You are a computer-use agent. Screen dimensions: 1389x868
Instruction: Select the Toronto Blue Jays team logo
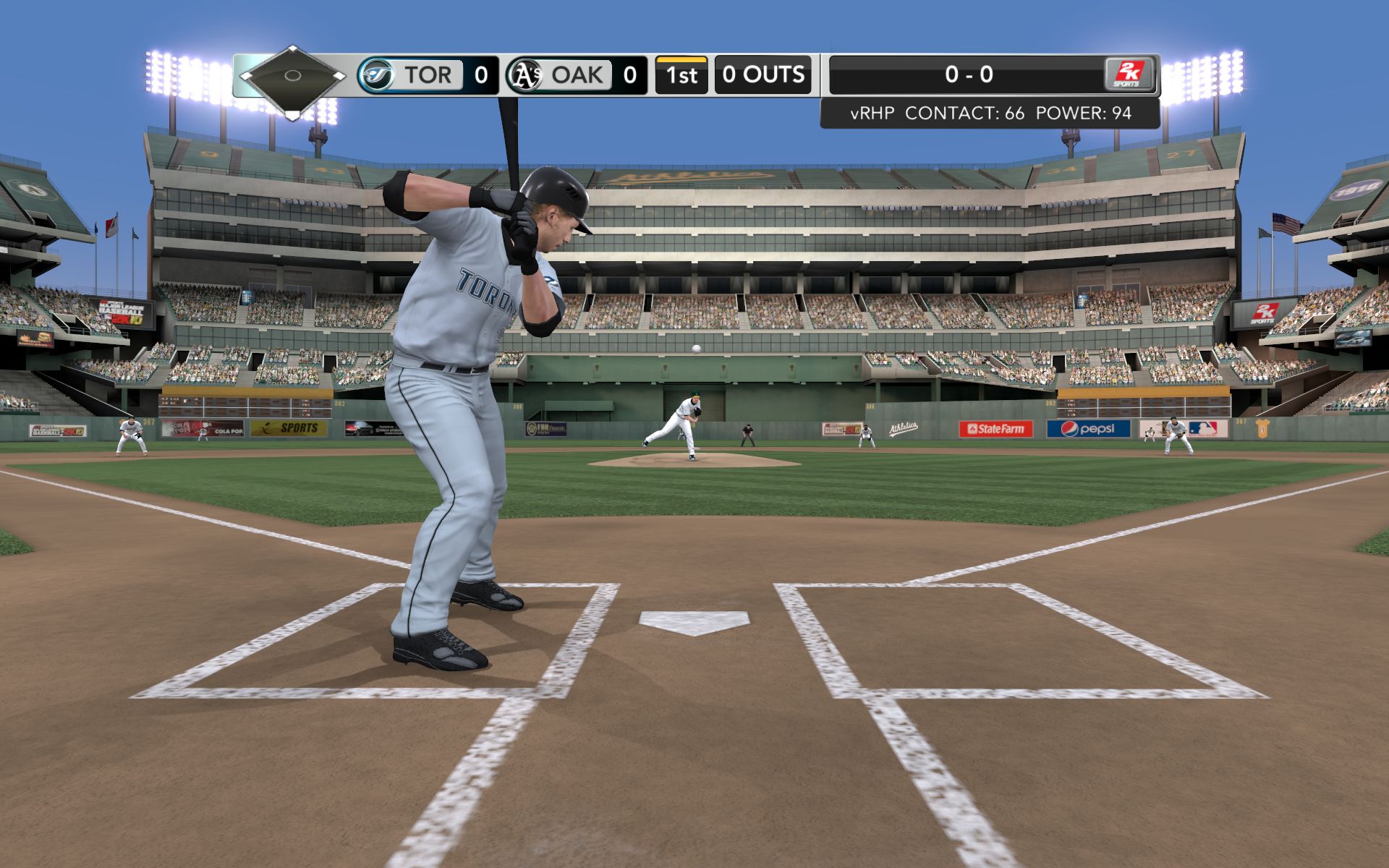[376, 75]
